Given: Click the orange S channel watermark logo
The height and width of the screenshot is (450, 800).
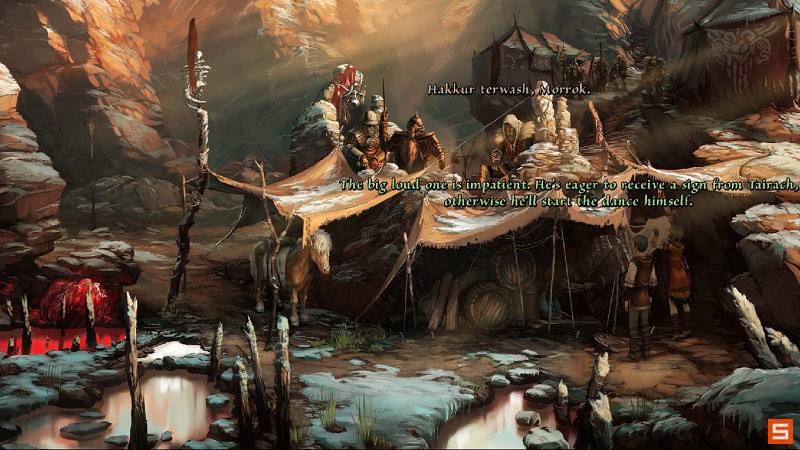Looking at the screenshot, I should [779, 431].
